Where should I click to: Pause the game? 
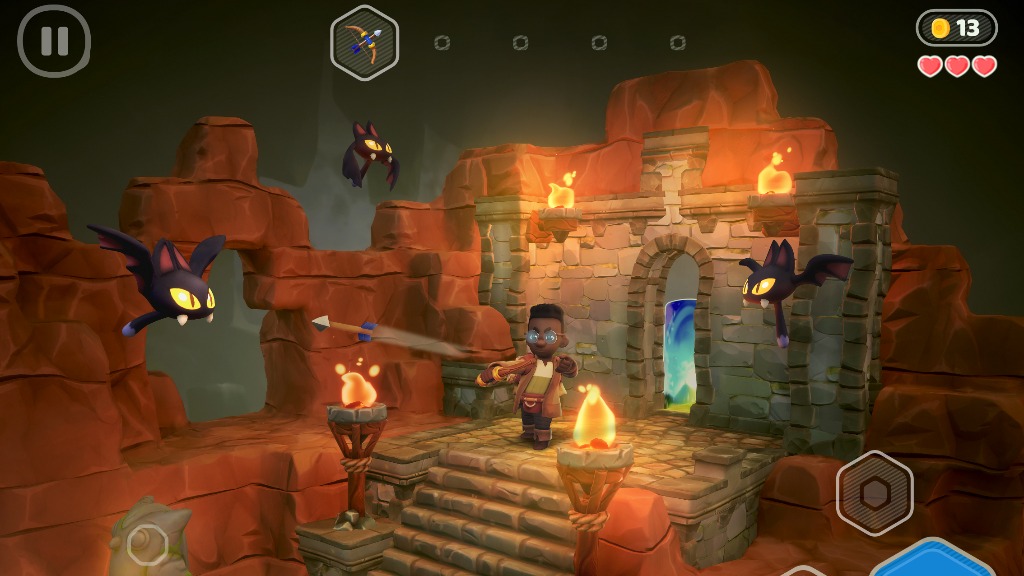click(54, 41)
